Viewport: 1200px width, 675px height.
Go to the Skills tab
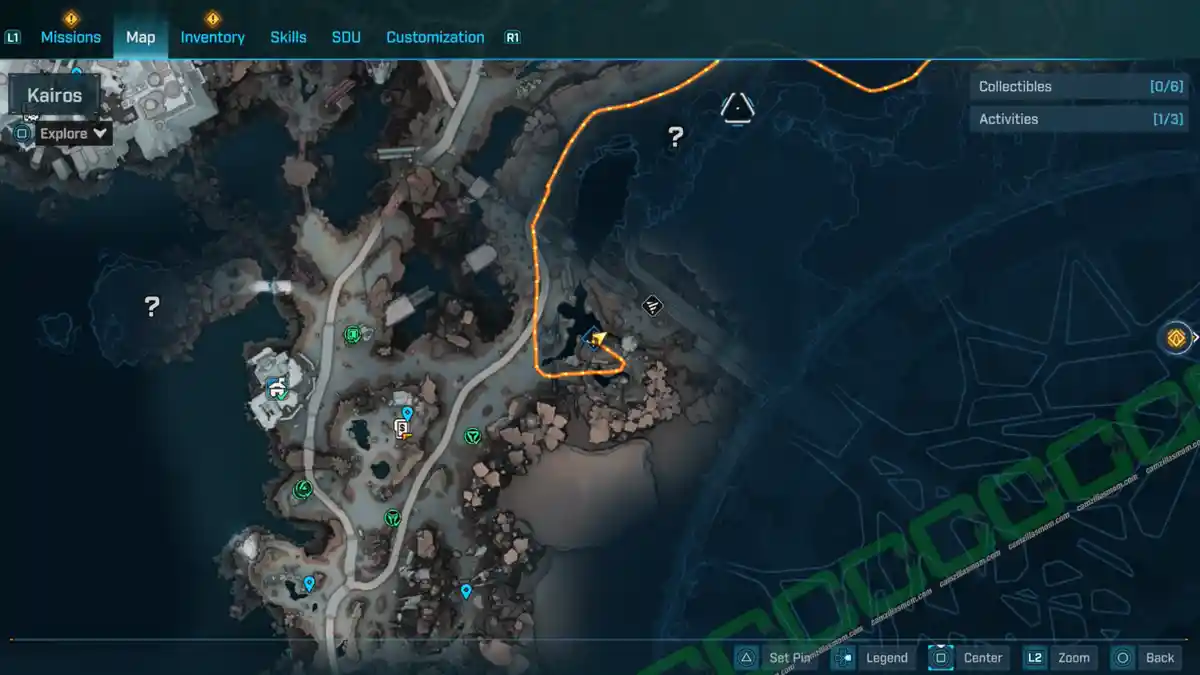[288, 37]
